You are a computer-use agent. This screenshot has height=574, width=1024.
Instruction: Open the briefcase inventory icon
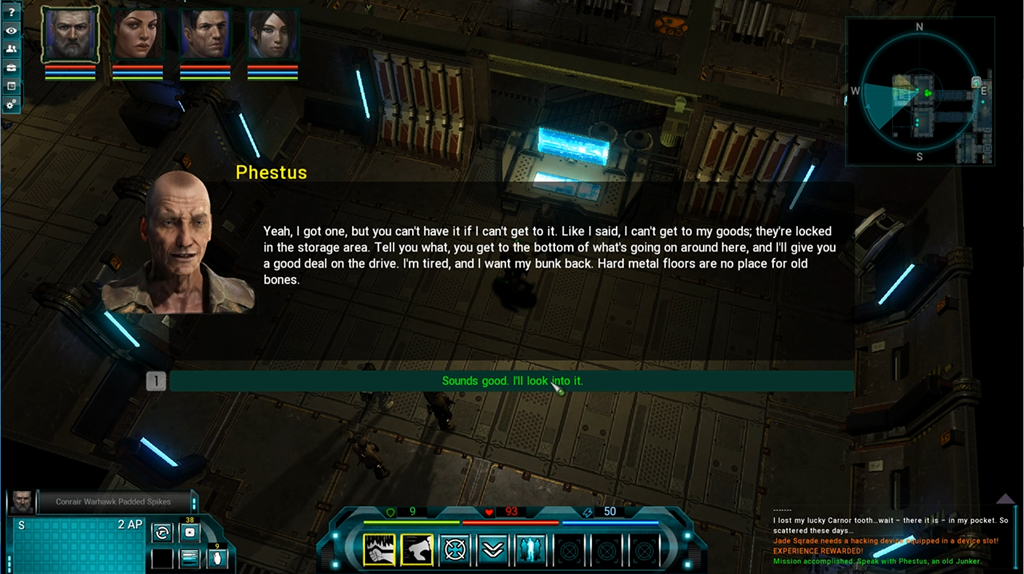coord(11,67)
